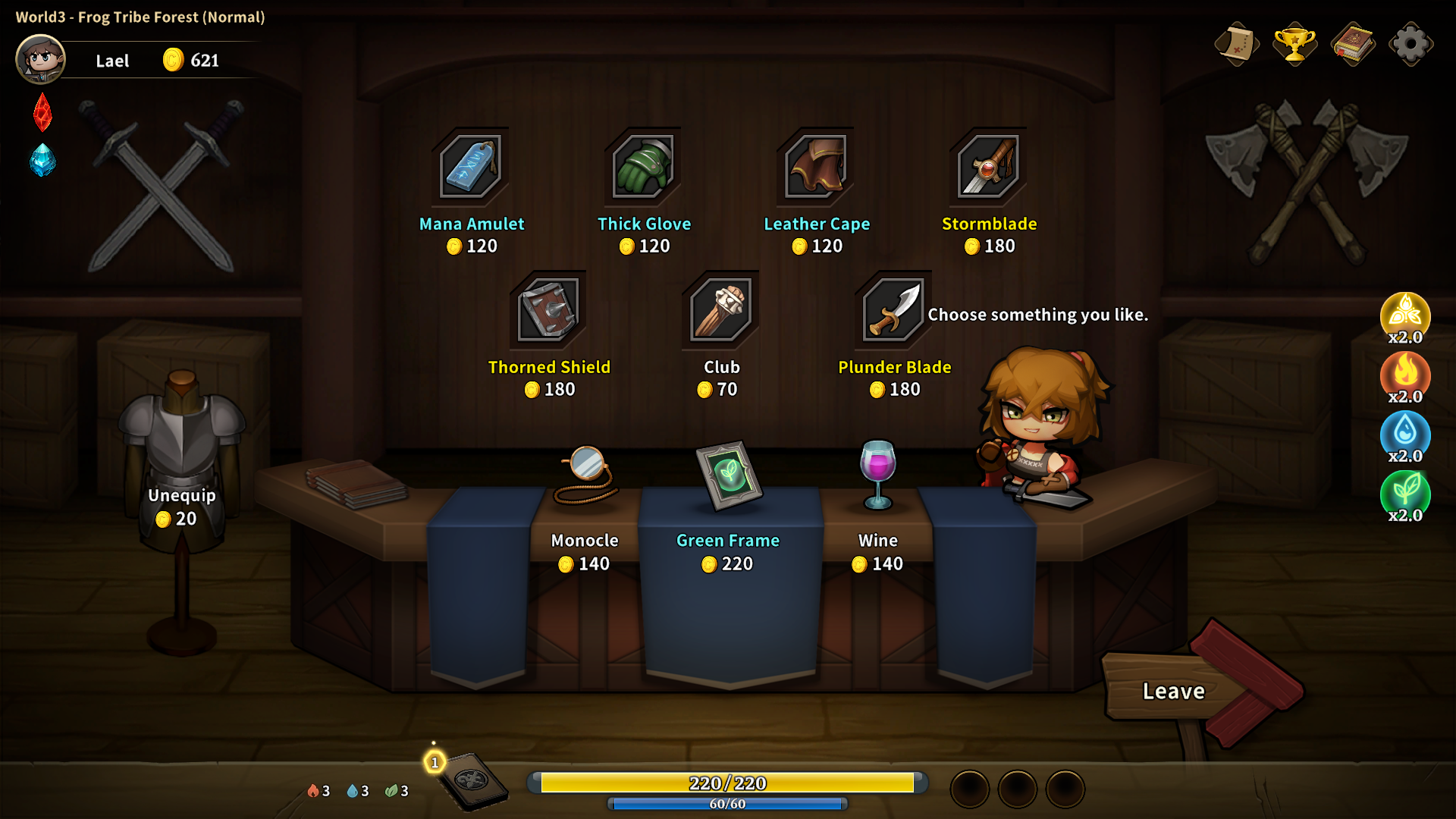Image resolution: width=1456 pixels, height=819 pixels.
Task: Click the Lael character portrait
Action: [41, 59]
